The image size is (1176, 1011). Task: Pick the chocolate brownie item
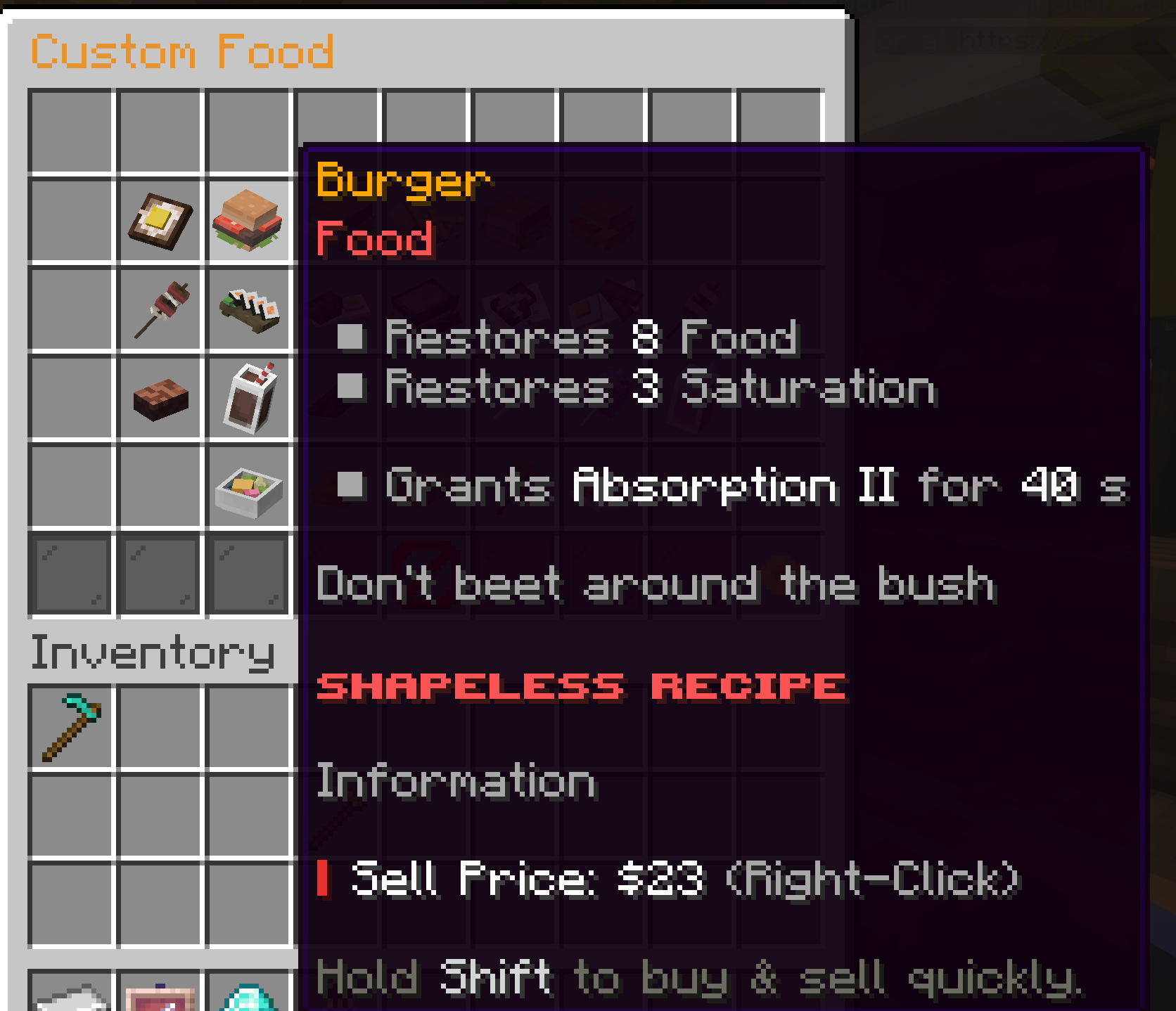point(158,397)
